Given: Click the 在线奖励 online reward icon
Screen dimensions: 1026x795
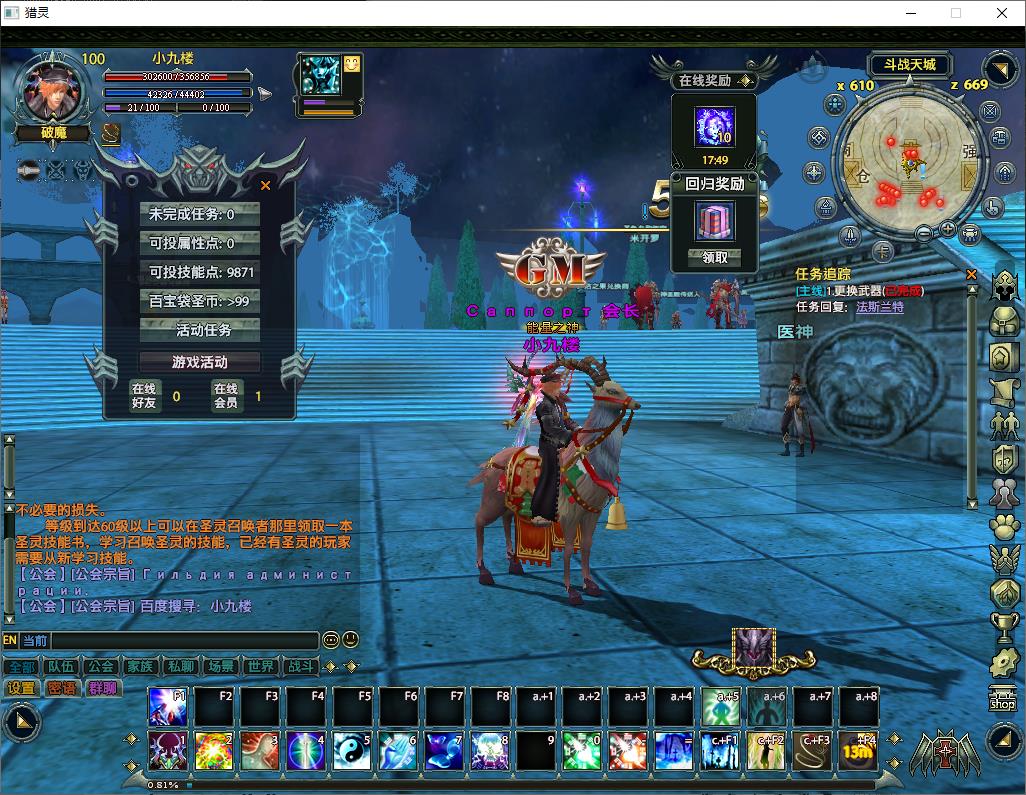Looking at the screenshot, I should [715, 127].
